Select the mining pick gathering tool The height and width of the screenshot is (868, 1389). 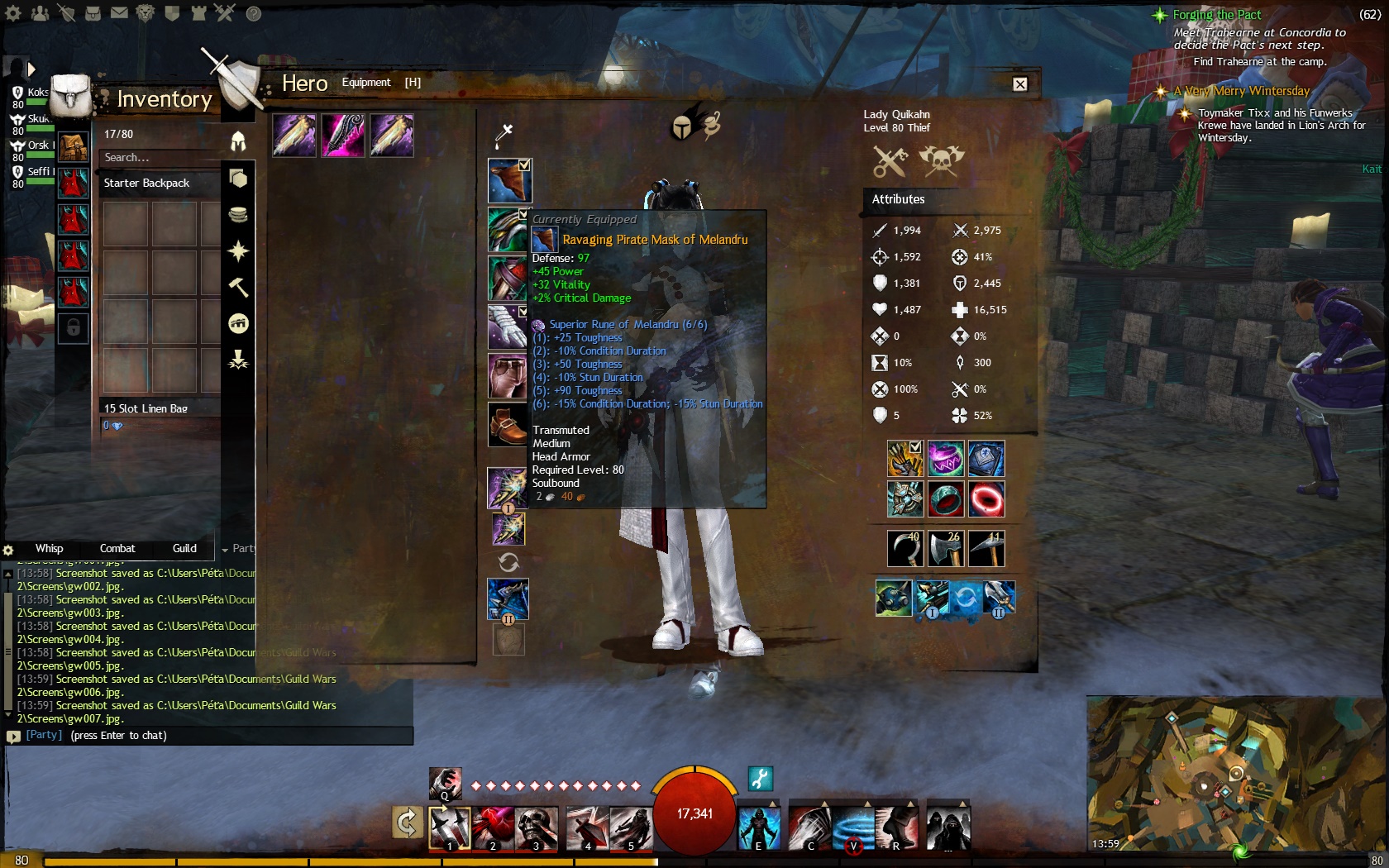point(986,549)
